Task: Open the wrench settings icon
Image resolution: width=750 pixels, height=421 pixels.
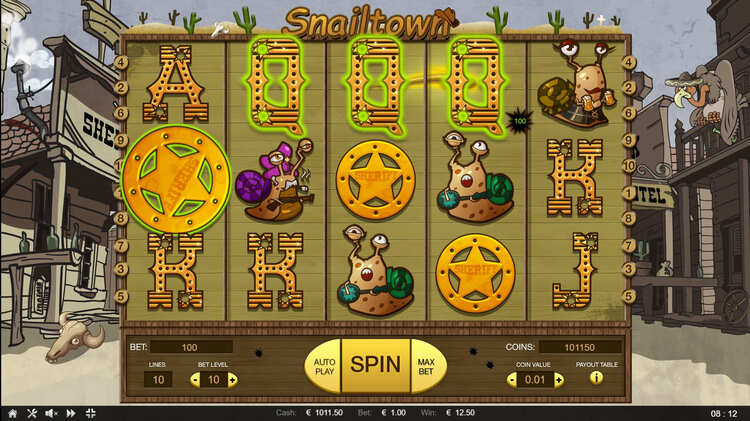Action: click(30, 413)
